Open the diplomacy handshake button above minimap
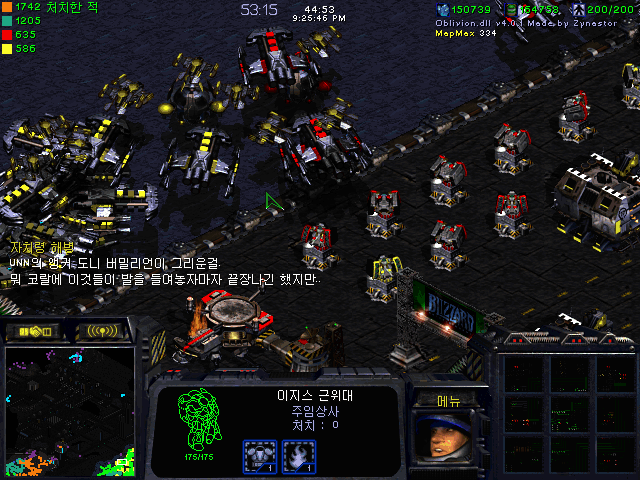Viewport: 640px width, 480px height. pyautogui.click(x=34, y=331)
